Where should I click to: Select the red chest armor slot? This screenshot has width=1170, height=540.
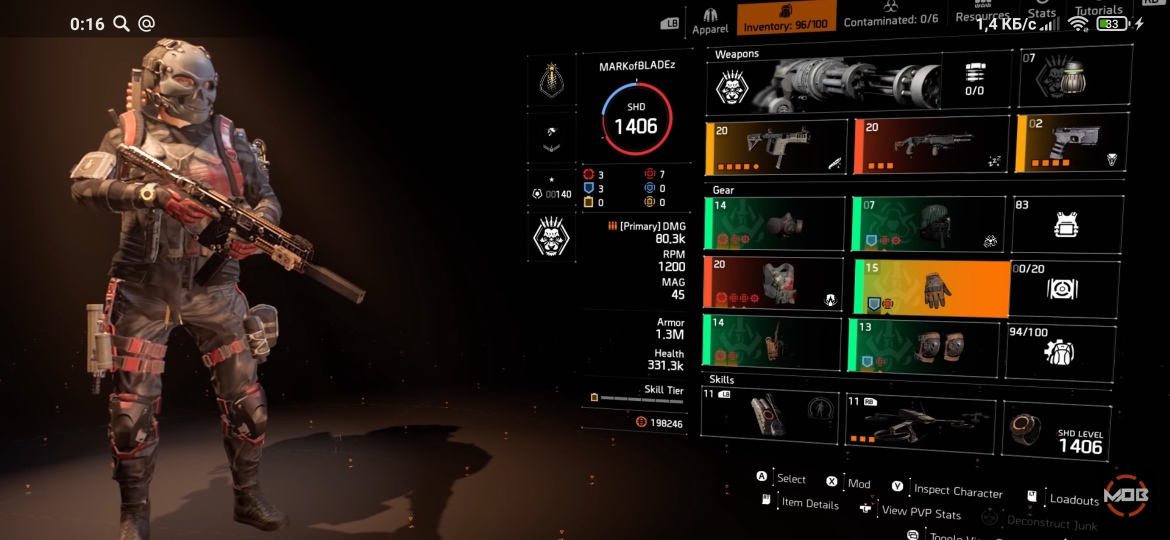774,284
